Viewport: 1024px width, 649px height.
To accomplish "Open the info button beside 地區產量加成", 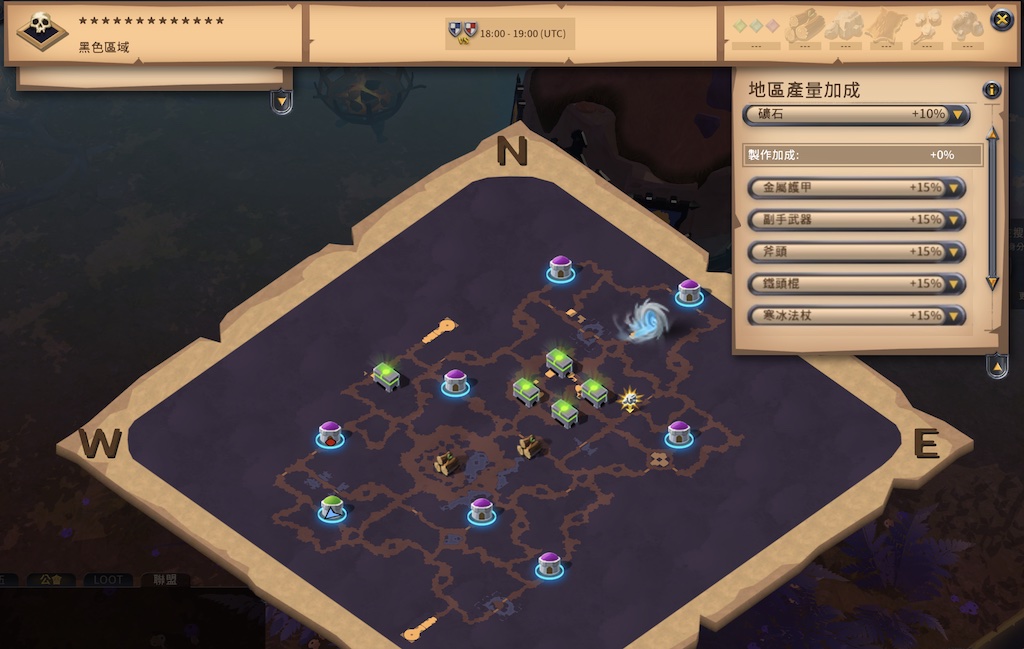I will pos(991,90).
